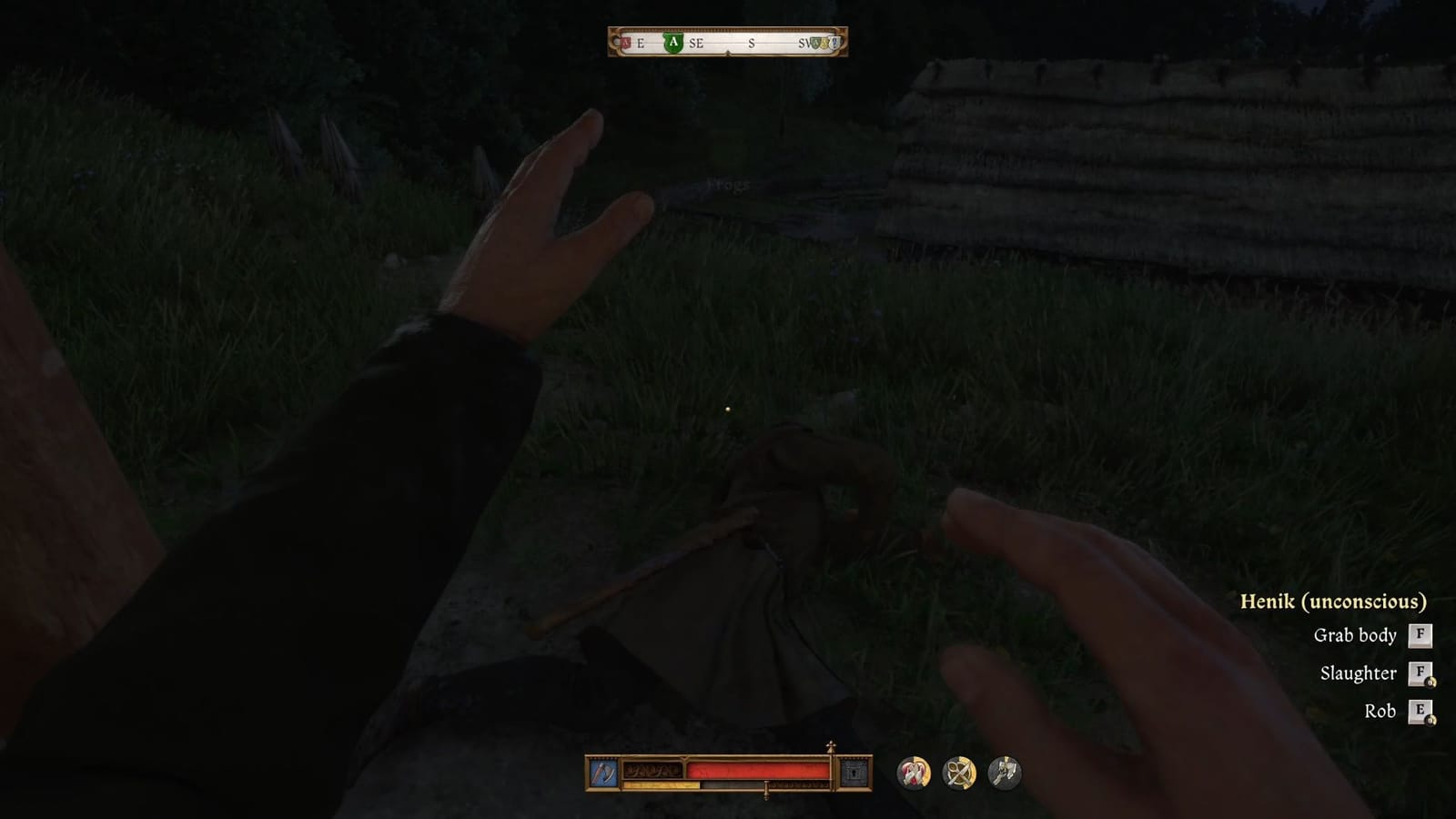Click the F key prompt beside Grab body
1456x819 pixels.
(1419, 635)
